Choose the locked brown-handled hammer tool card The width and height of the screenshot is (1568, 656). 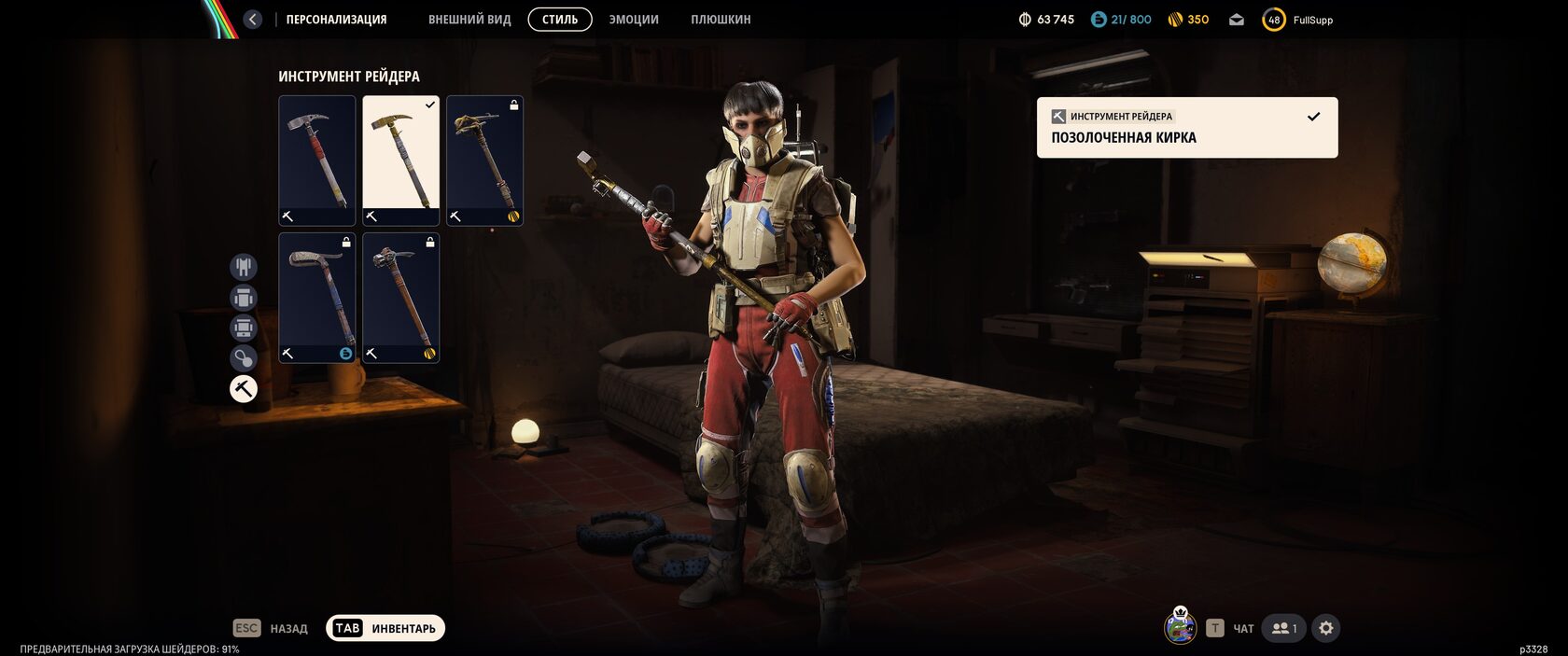point(400,298)
